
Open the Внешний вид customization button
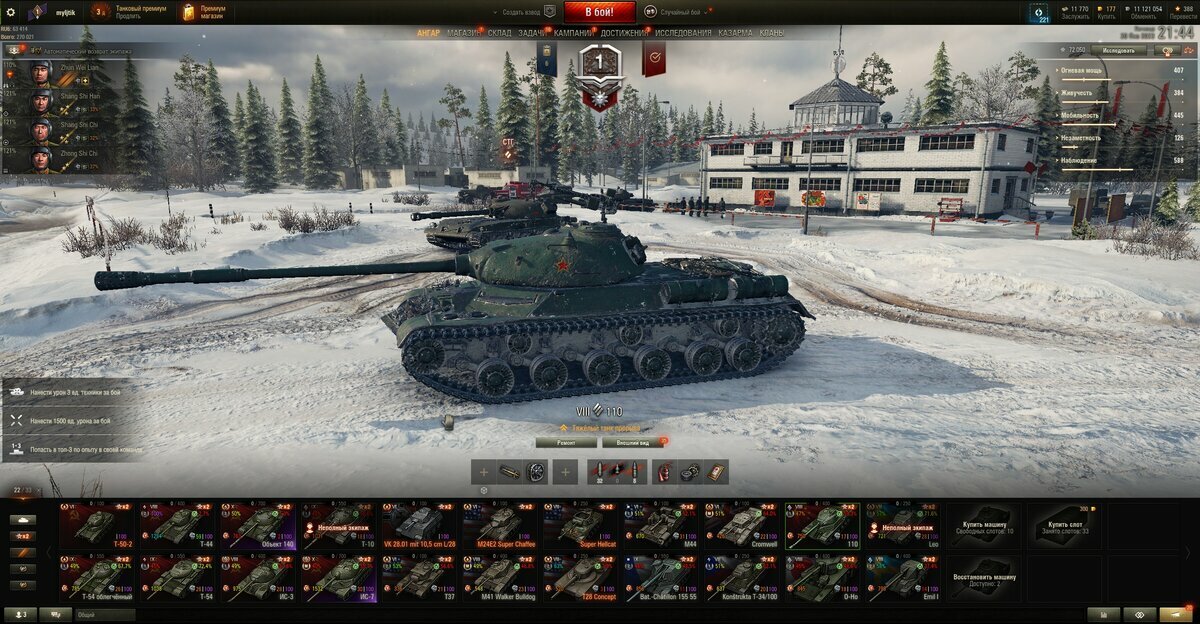click(632, 442)
